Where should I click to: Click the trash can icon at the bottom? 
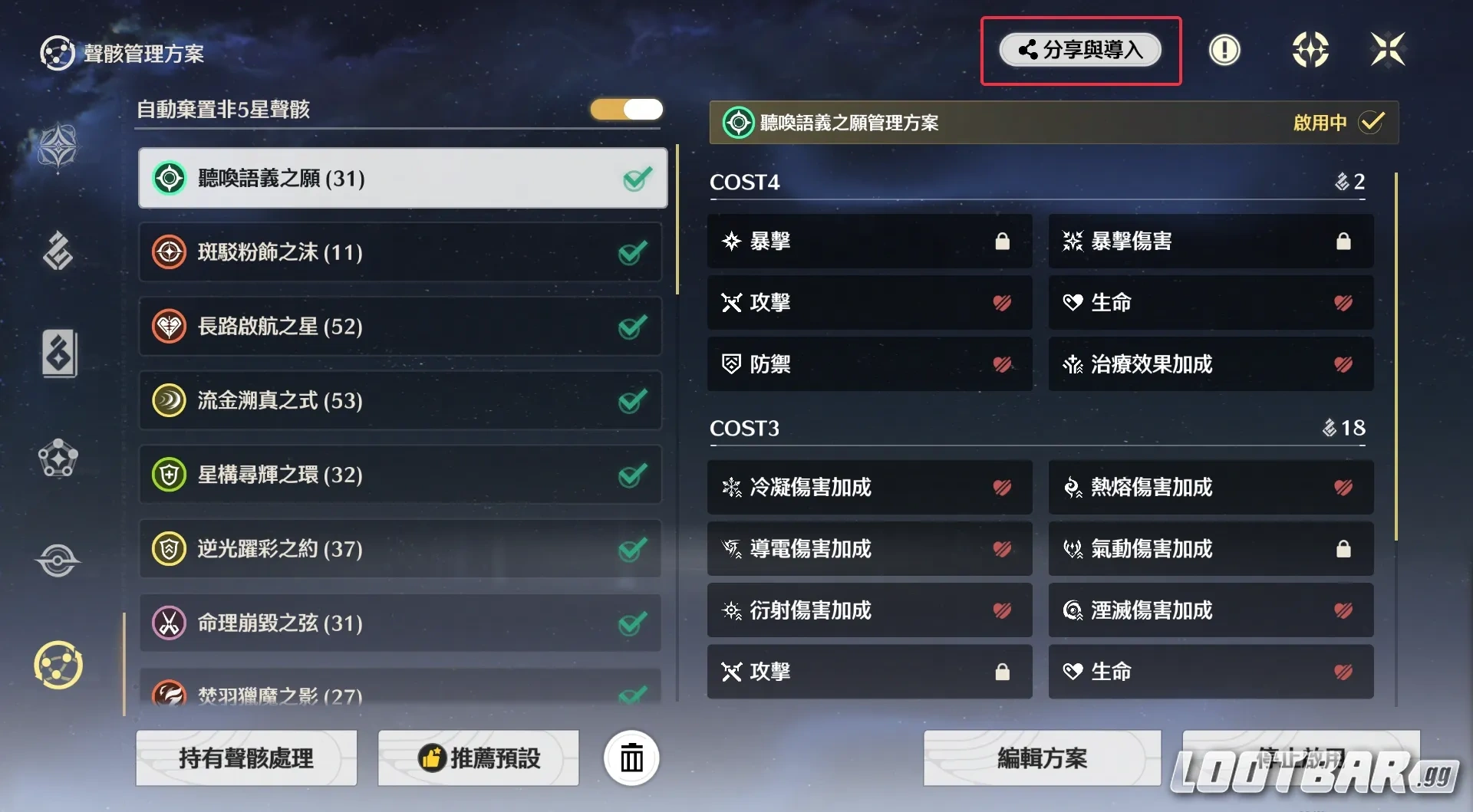[x=631, y=758]
